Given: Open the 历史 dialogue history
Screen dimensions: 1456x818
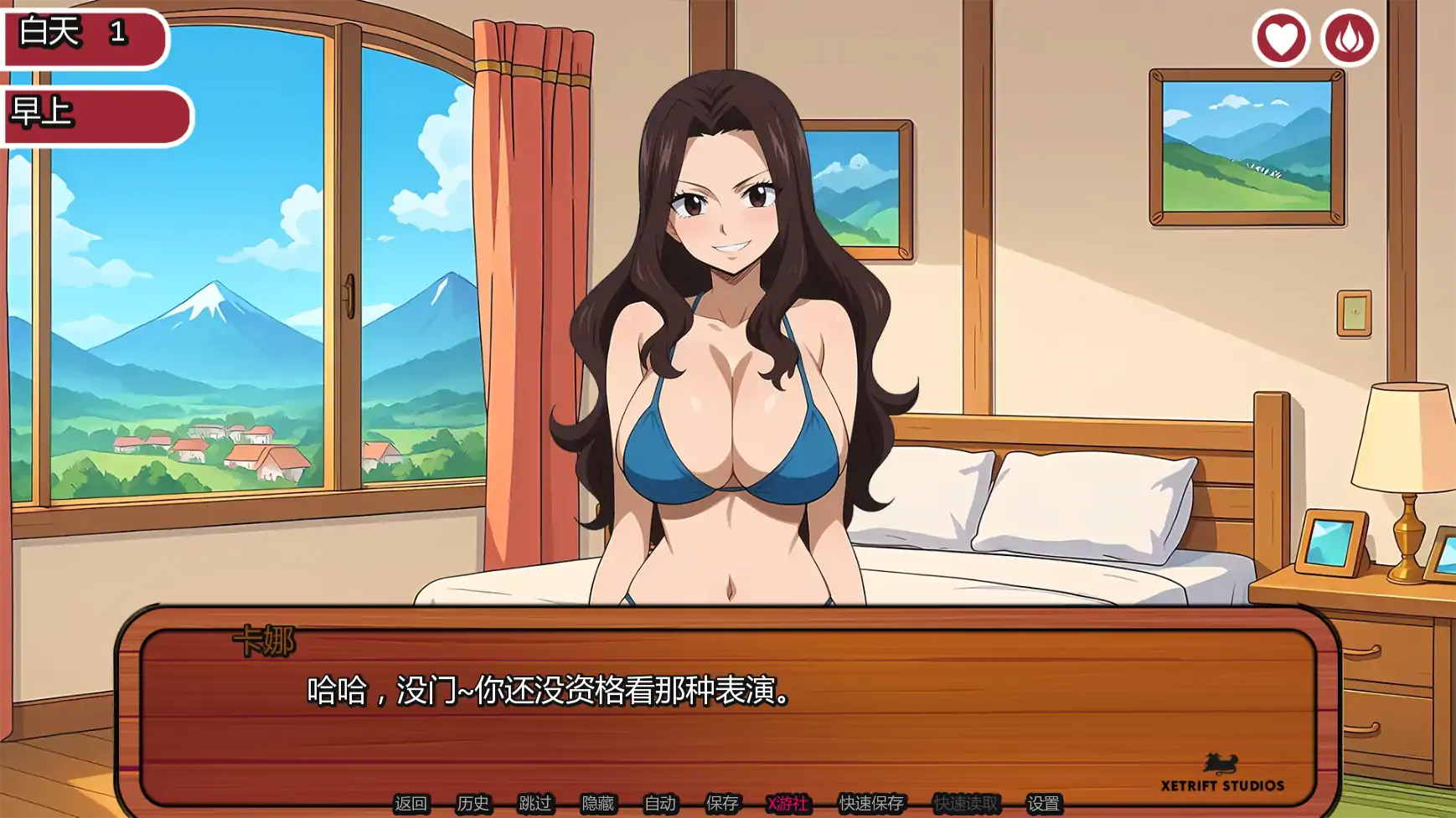Looking at the screenshot, I should pyautogui.click(x=471, y=802).
